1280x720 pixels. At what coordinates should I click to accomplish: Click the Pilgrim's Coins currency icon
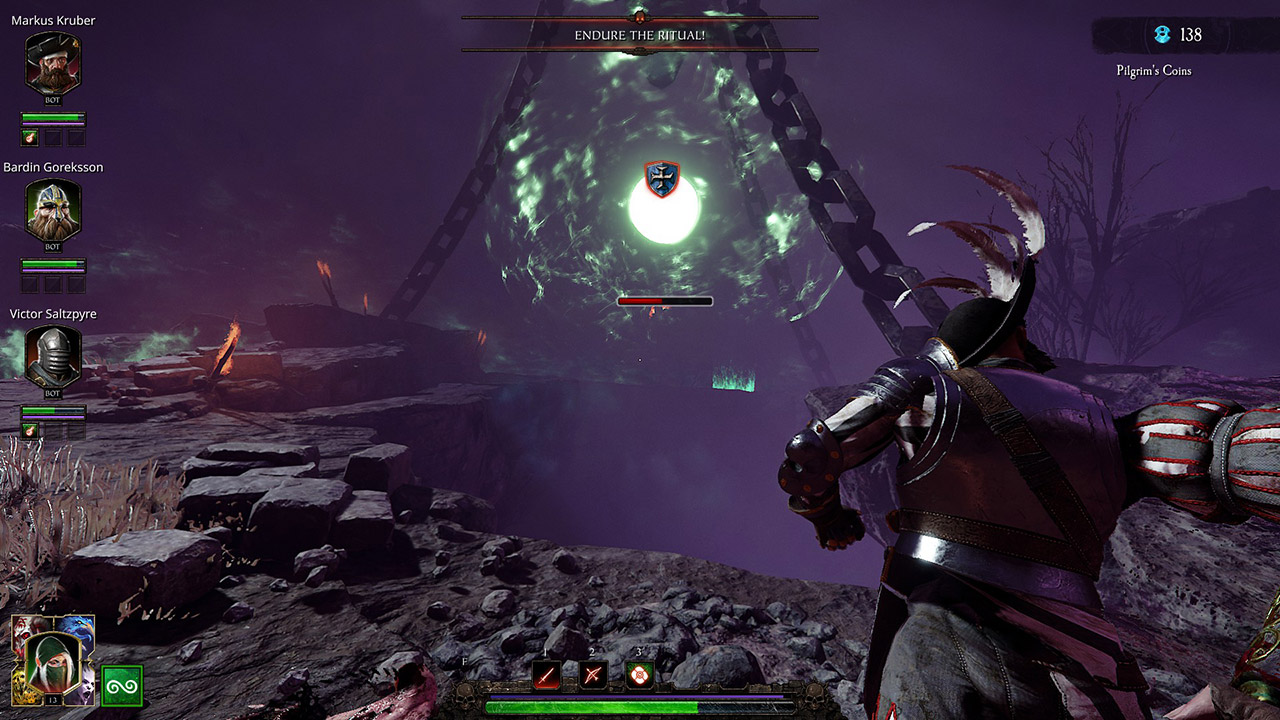(x=1162, y=35)
